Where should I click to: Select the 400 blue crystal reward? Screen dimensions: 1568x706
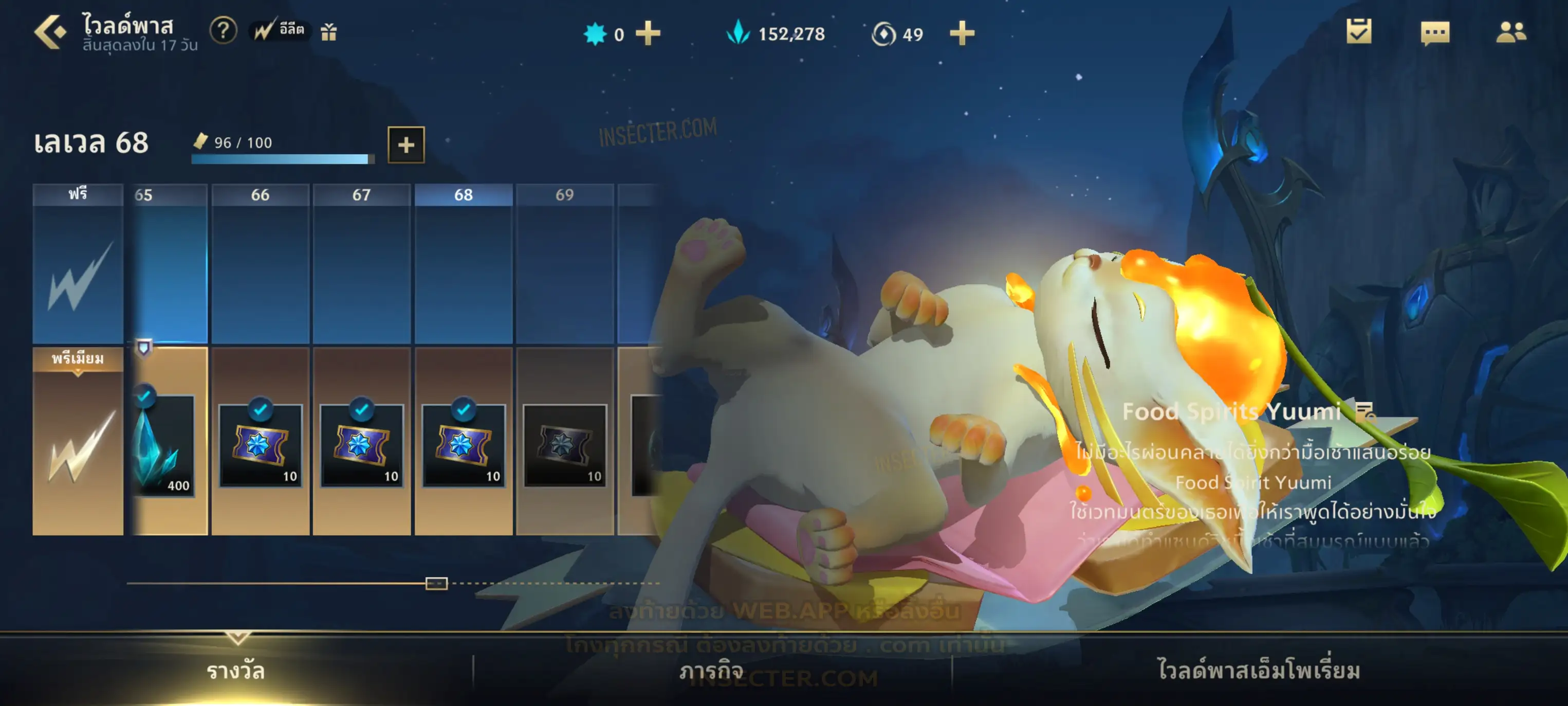[163, 446]
